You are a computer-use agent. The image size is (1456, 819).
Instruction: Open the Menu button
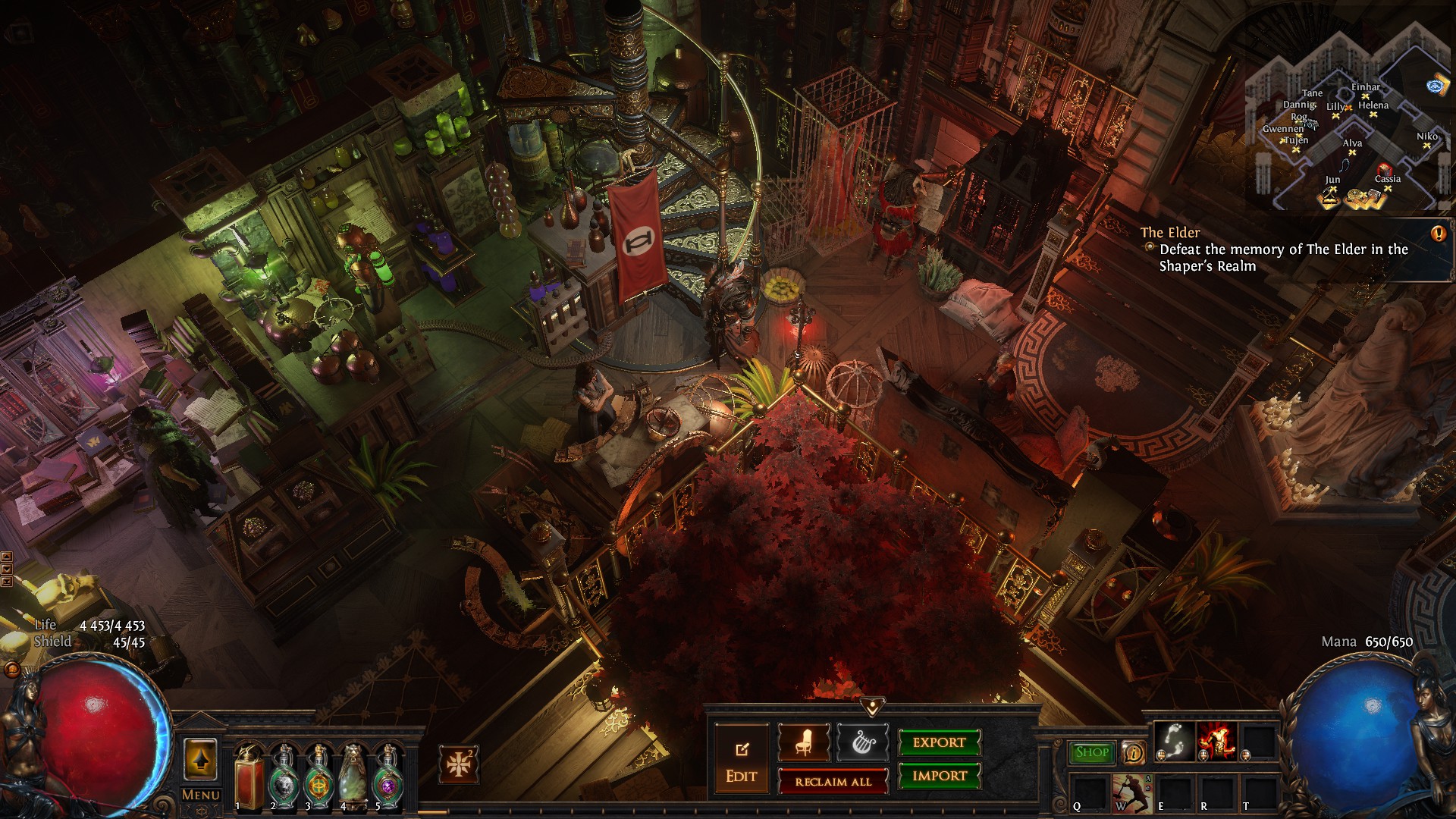coord(201,795)
